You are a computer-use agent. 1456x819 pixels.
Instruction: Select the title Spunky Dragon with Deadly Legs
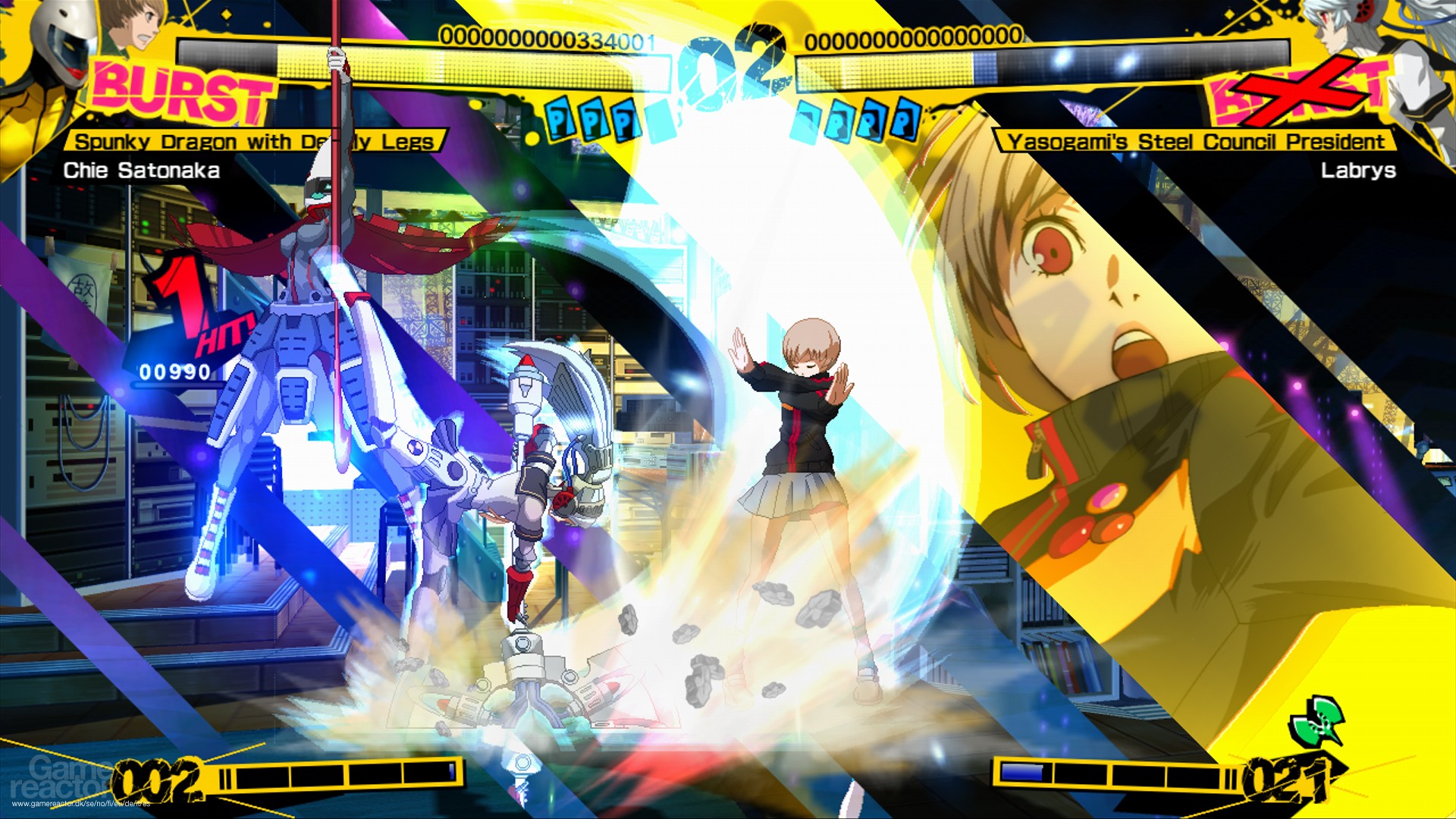pos(258,140)
